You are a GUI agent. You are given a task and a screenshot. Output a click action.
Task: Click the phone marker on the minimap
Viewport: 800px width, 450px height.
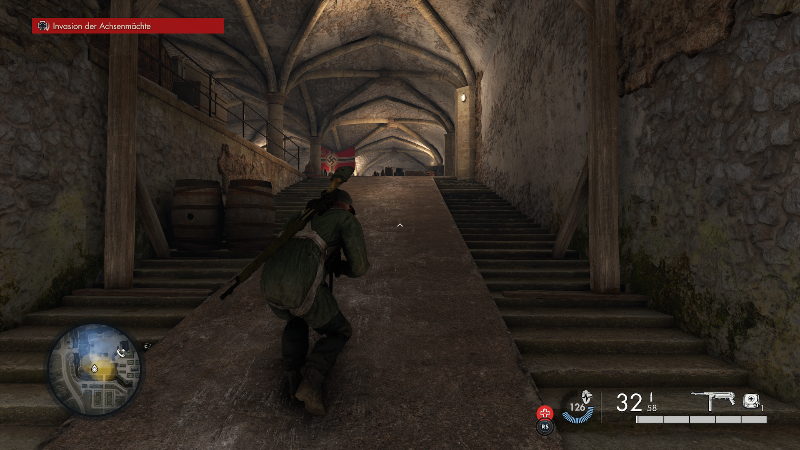[121, 352]
